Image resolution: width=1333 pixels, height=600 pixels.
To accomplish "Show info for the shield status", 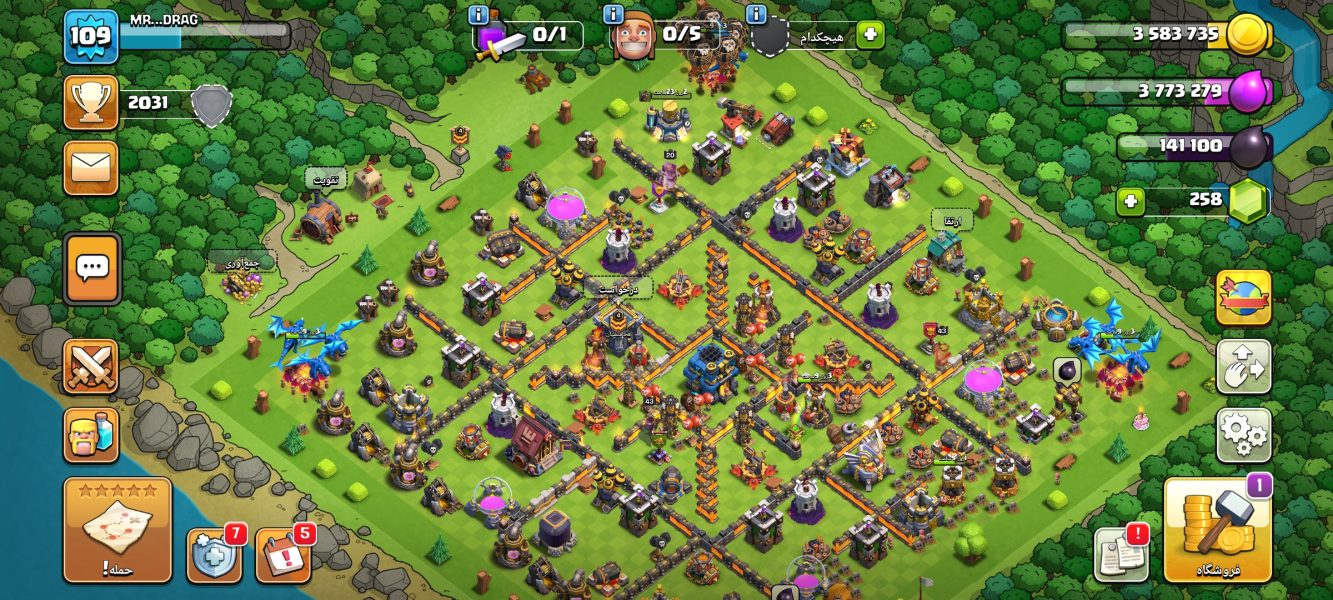I will [756, 14].
